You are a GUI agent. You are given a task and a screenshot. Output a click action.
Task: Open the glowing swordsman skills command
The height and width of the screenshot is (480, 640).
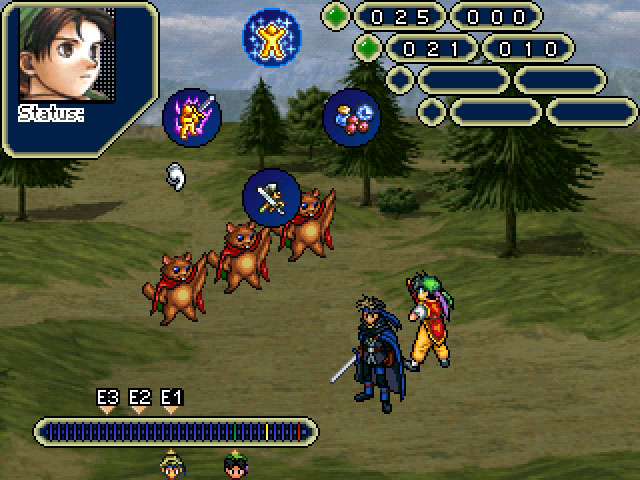pos(191,117)
